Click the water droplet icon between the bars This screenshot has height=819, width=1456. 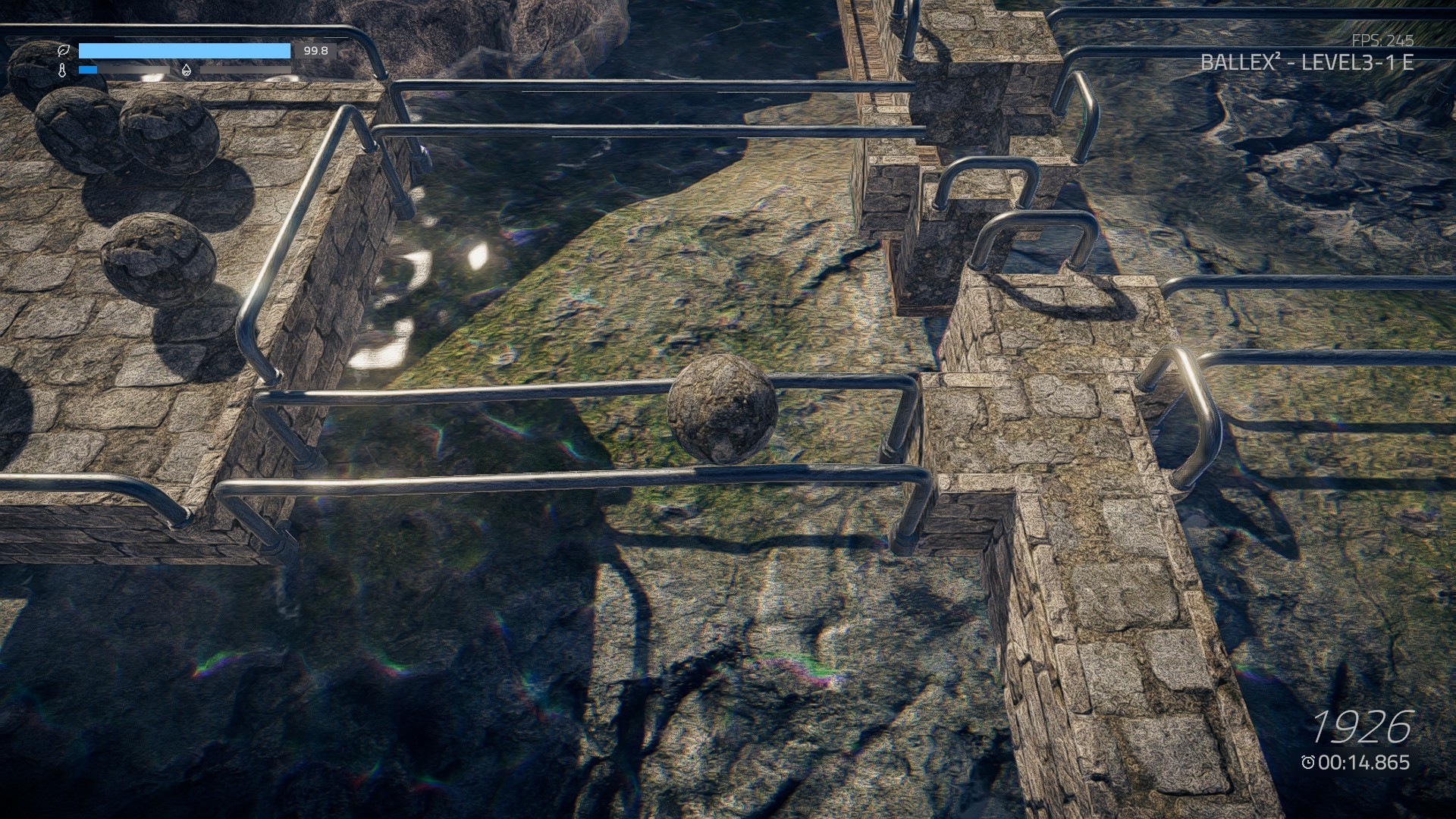[x=187, y=70]
